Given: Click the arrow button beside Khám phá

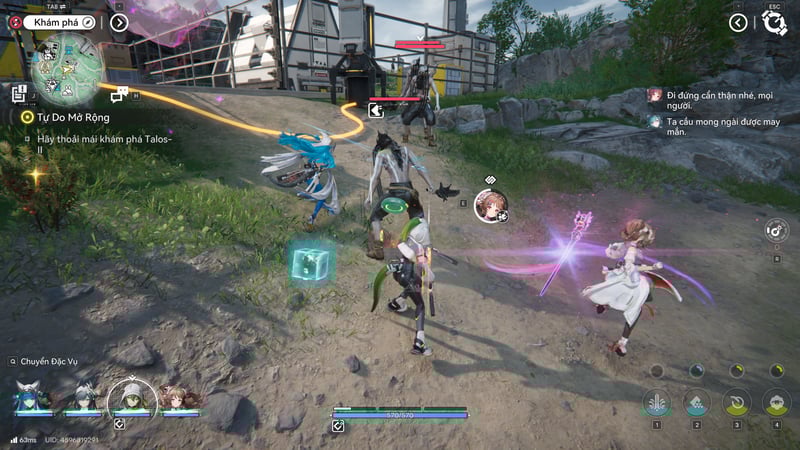Looking at the screenshot, I should pyautogui.click(x=119, y=22).
